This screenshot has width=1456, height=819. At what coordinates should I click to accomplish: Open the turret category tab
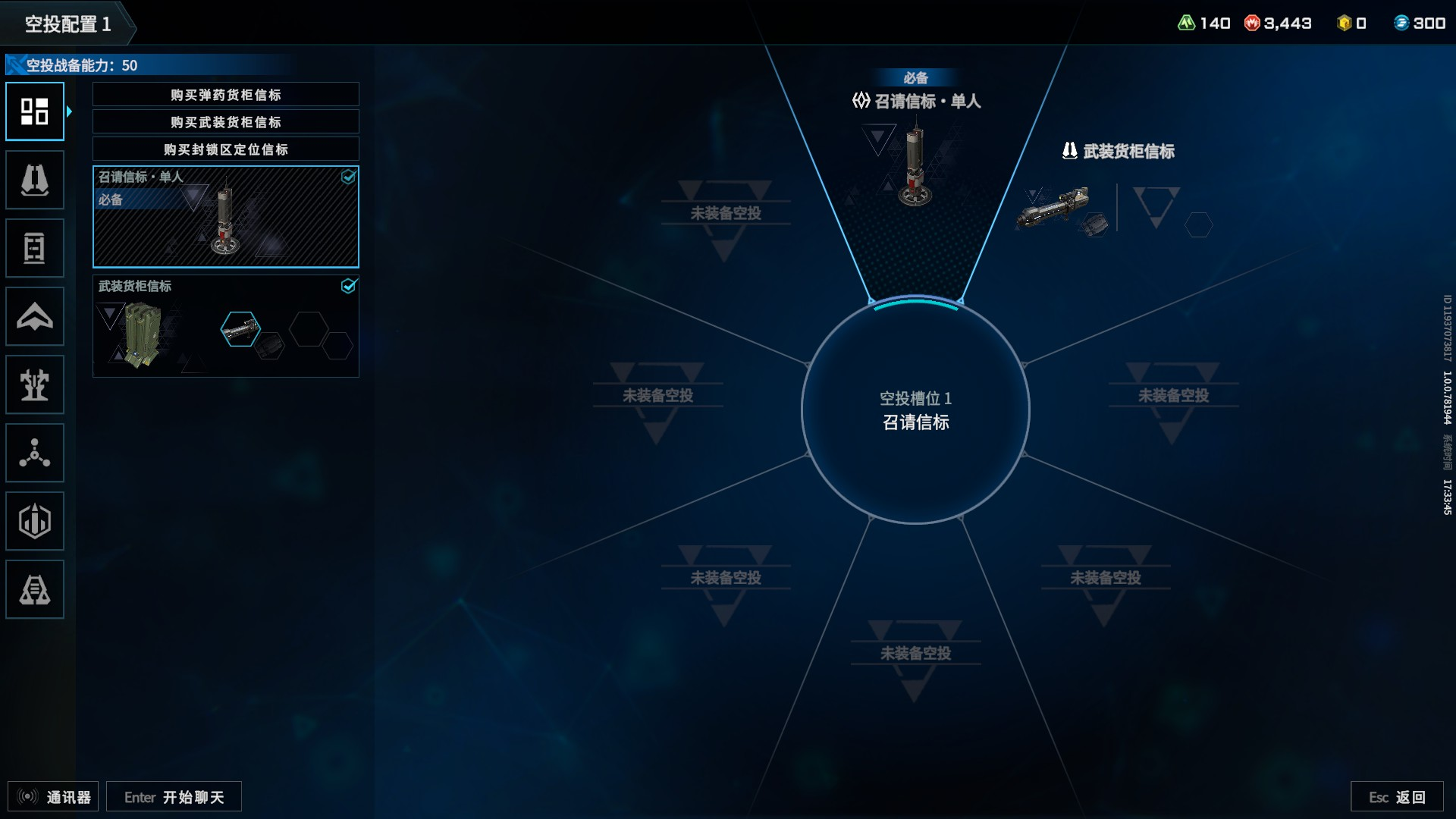(x=35, y=384)
